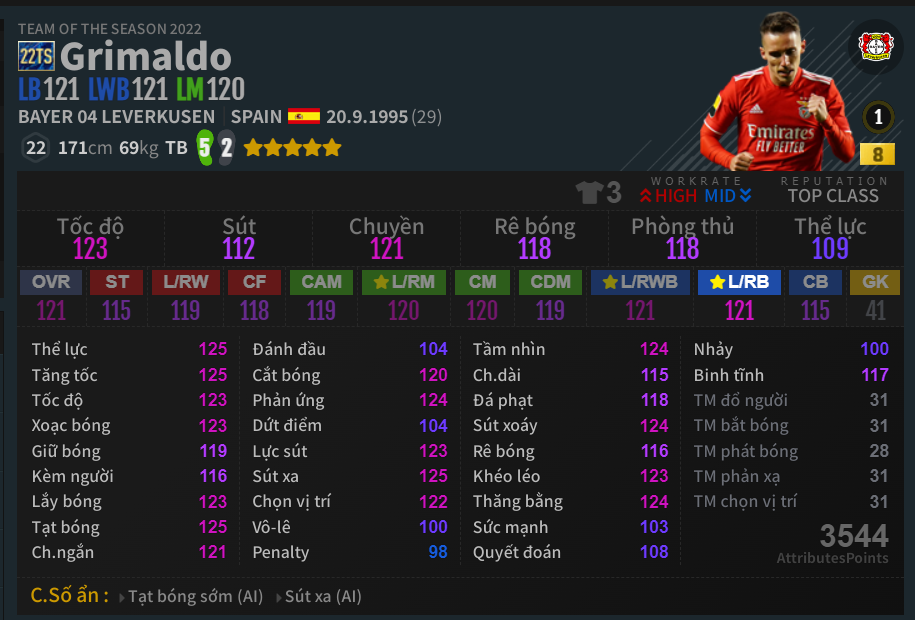Click the yellow number 8 badge
This screenshot has width=915, height=620.
[x=877, y=154]
